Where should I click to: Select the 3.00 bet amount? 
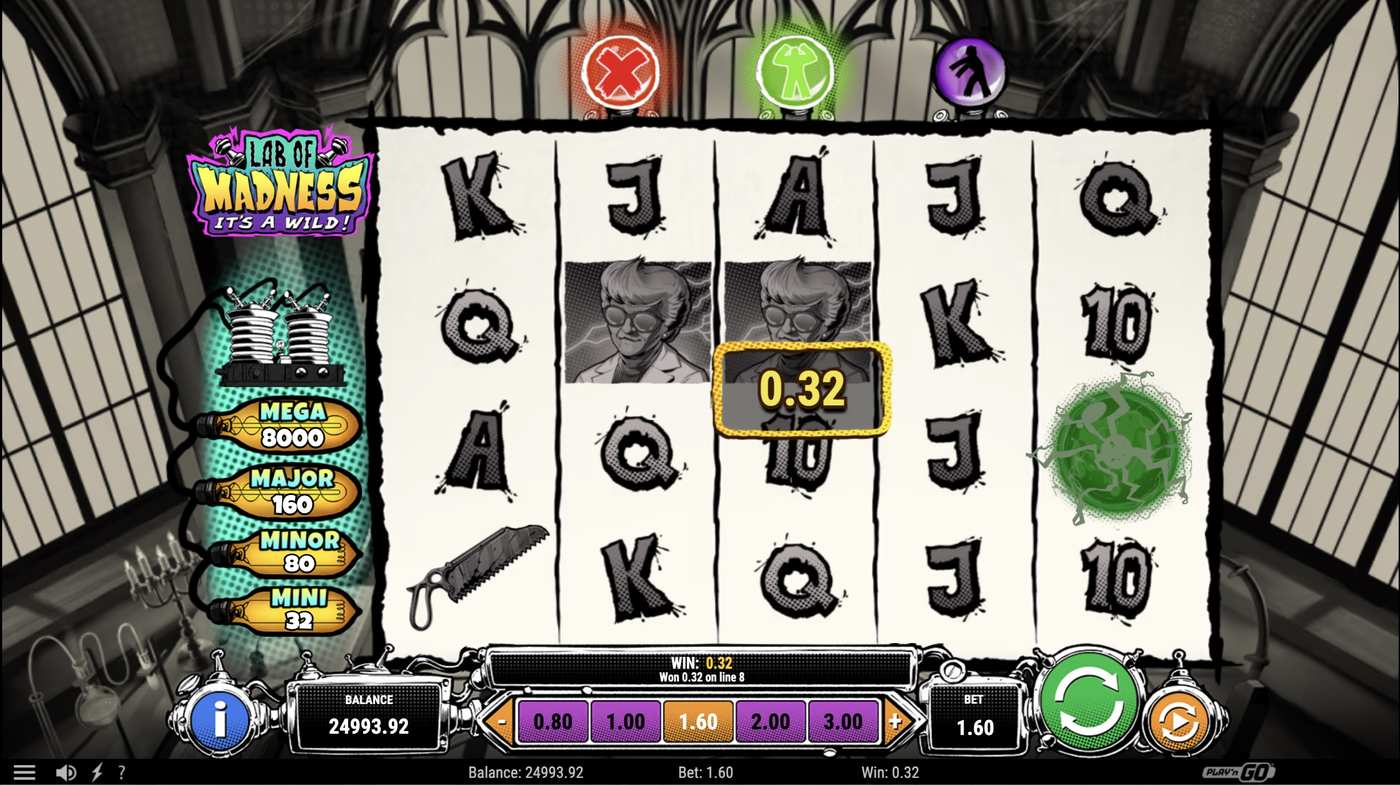tap(843, 720)
